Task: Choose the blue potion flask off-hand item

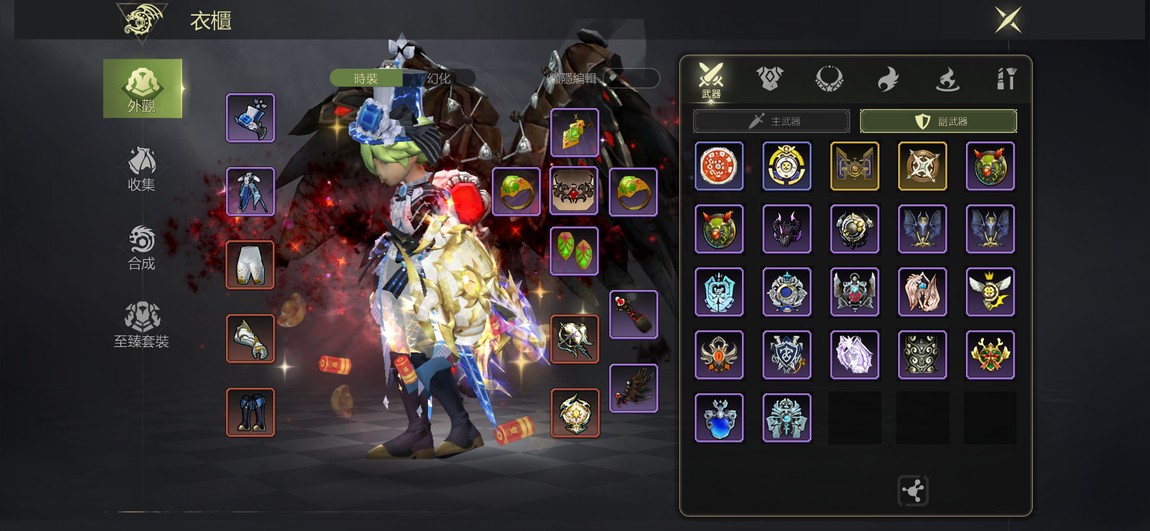Action: [719, 418]
